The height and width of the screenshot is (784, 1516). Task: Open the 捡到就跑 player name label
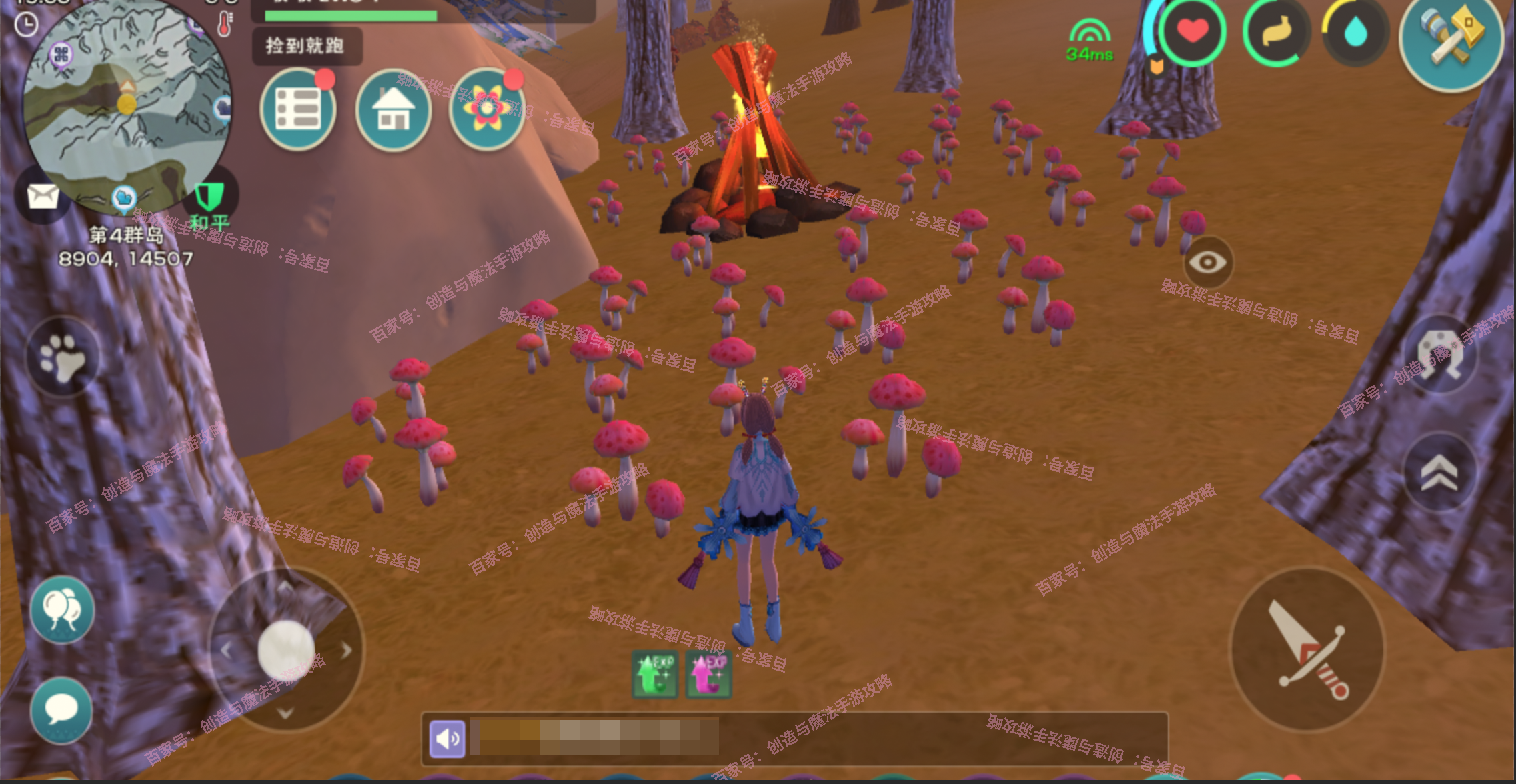[x=307, y=46]
